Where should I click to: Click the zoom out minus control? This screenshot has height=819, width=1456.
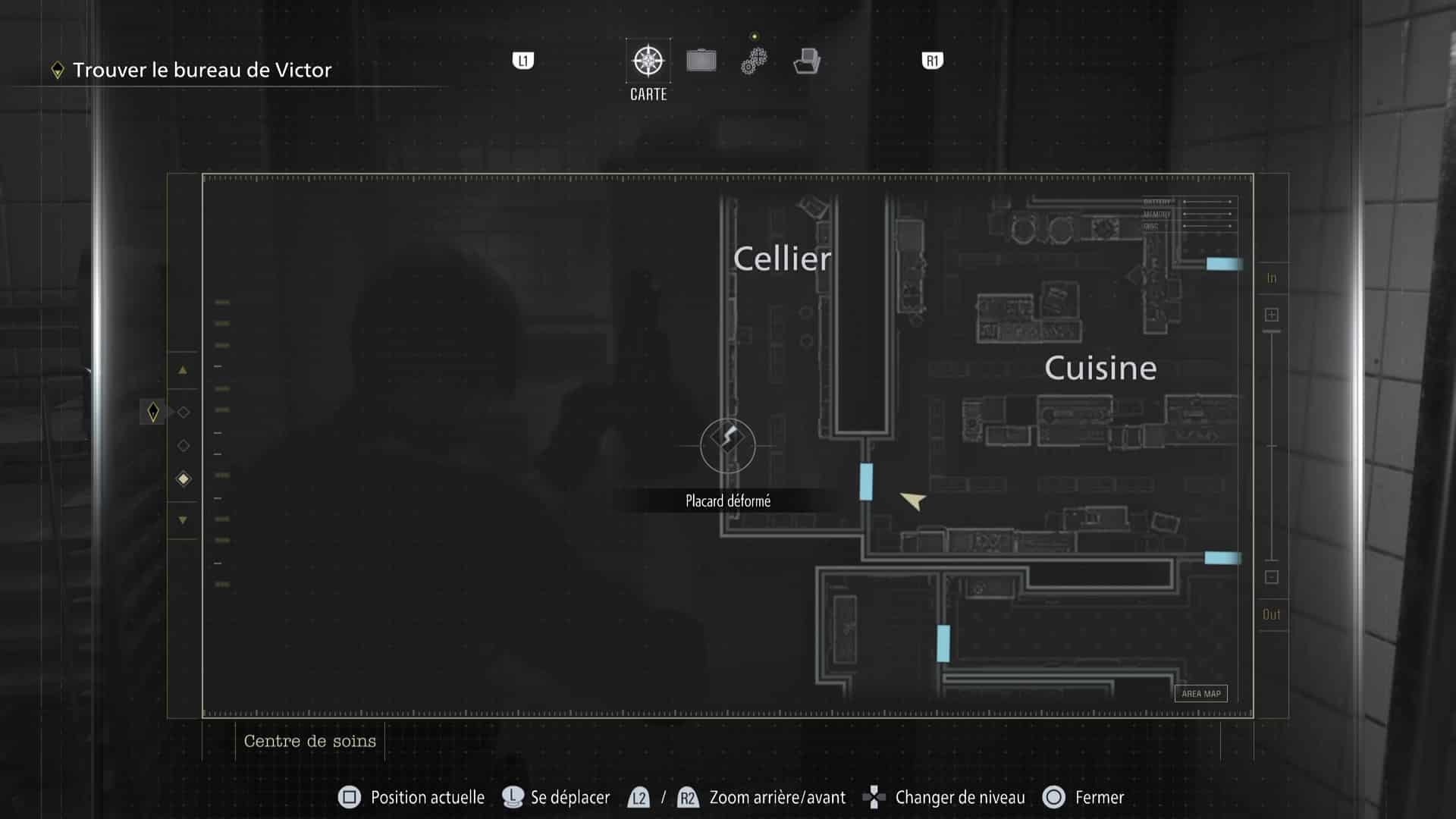[x=1271, y=578]
